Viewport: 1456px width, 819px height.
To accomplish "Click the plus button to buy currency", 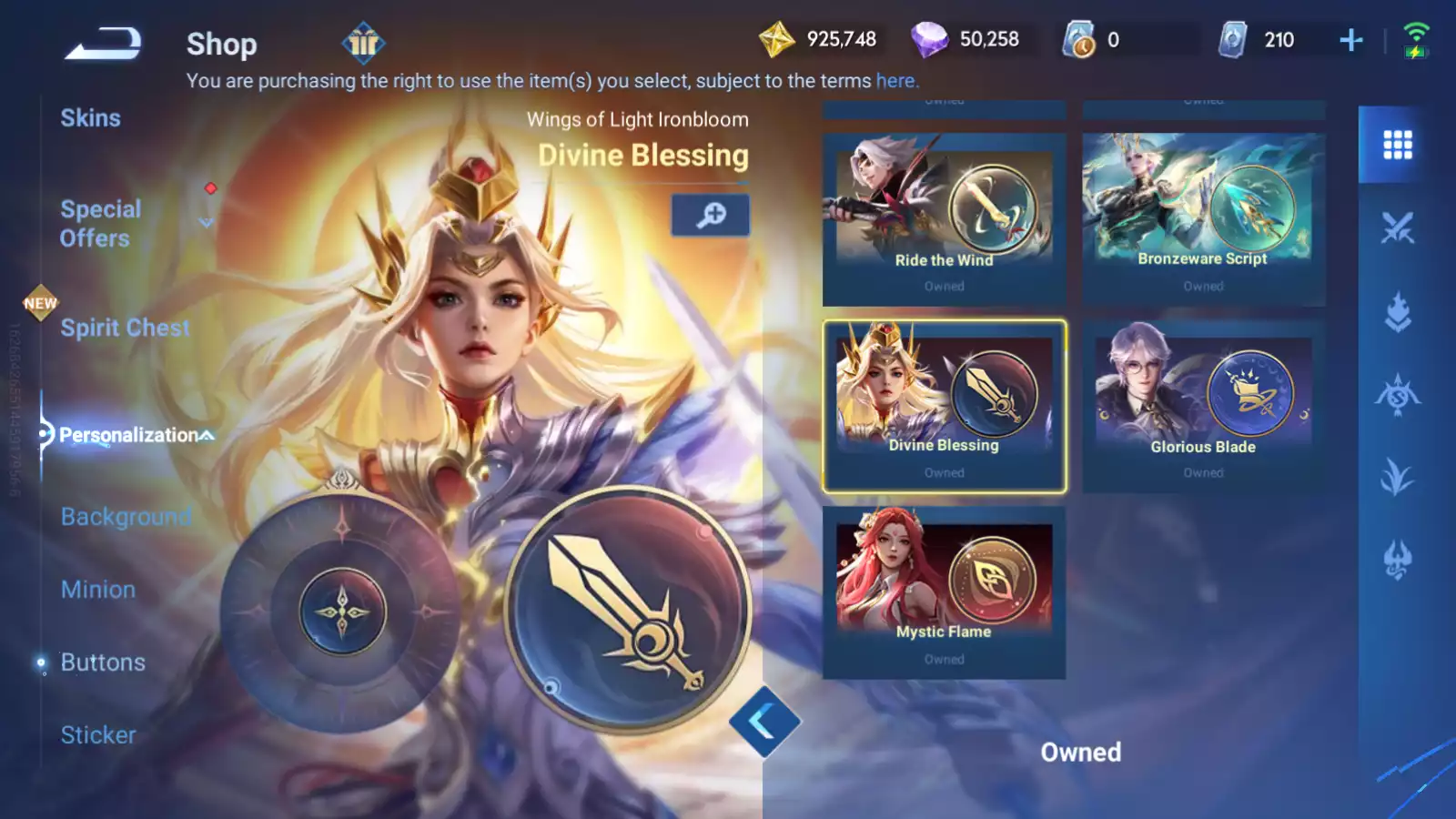I will (x=1350, y=39).
